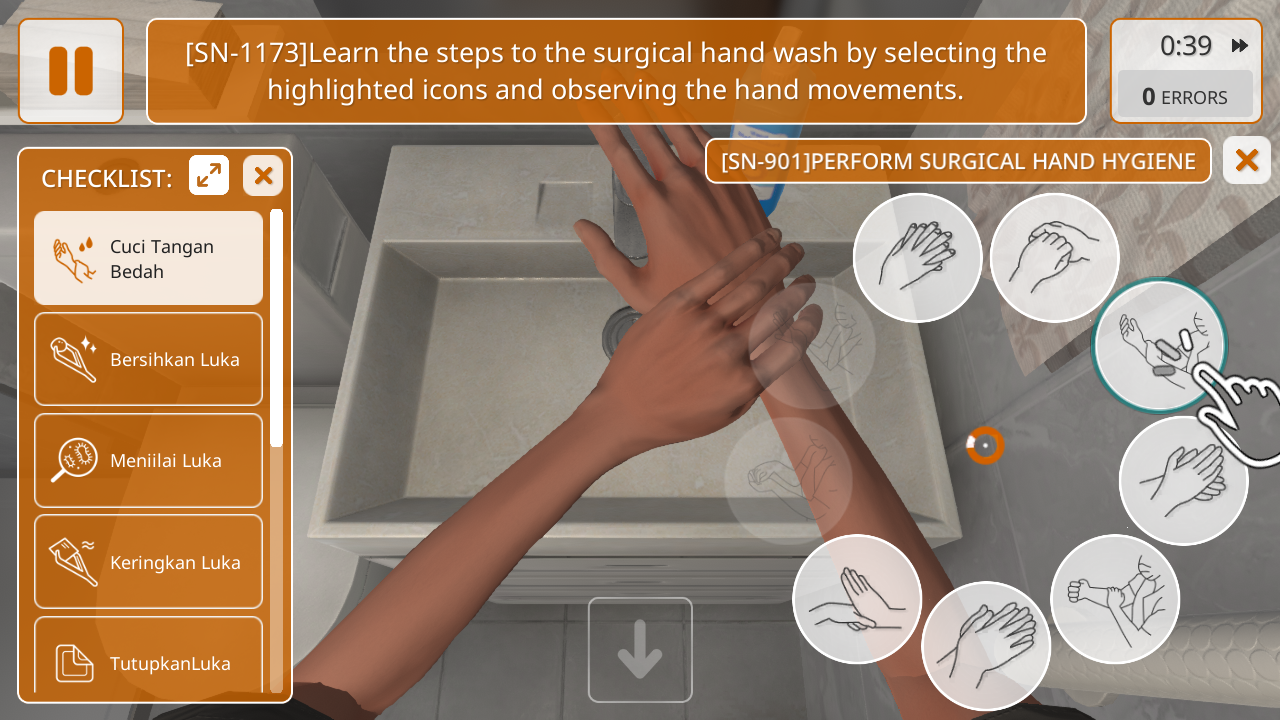The height and width of the screenshot is (720, 1280).
Task: Select the Cuci Tangan Bedah checklist item
Action: [x=149, y=258]
